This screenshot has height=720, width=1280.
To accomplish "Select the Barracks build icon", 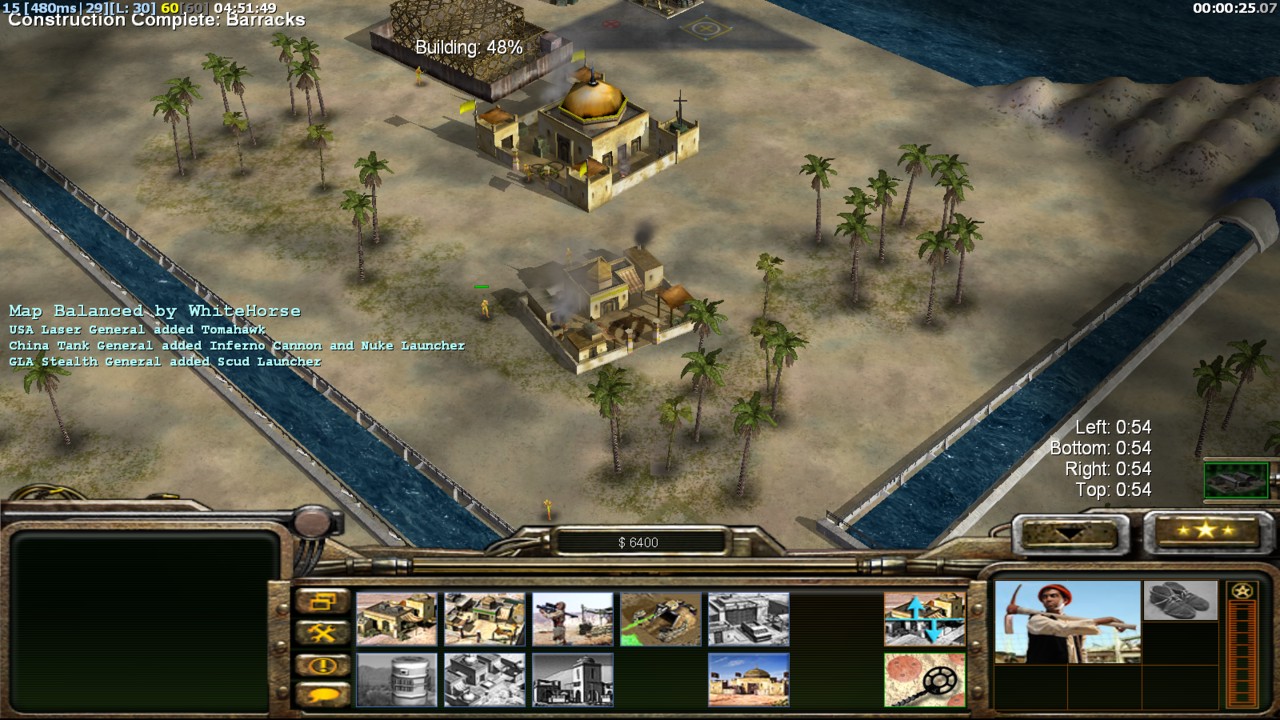I will (x=484, y=619).
